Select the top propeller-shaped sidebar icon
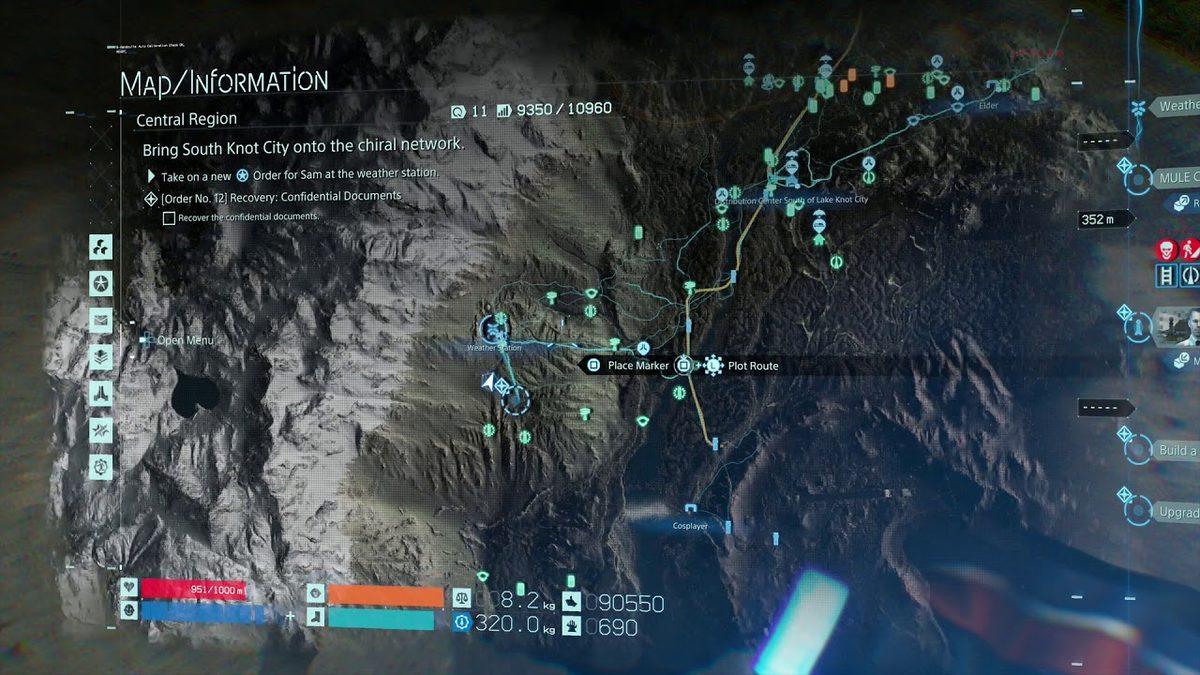 tap(101, 246)
